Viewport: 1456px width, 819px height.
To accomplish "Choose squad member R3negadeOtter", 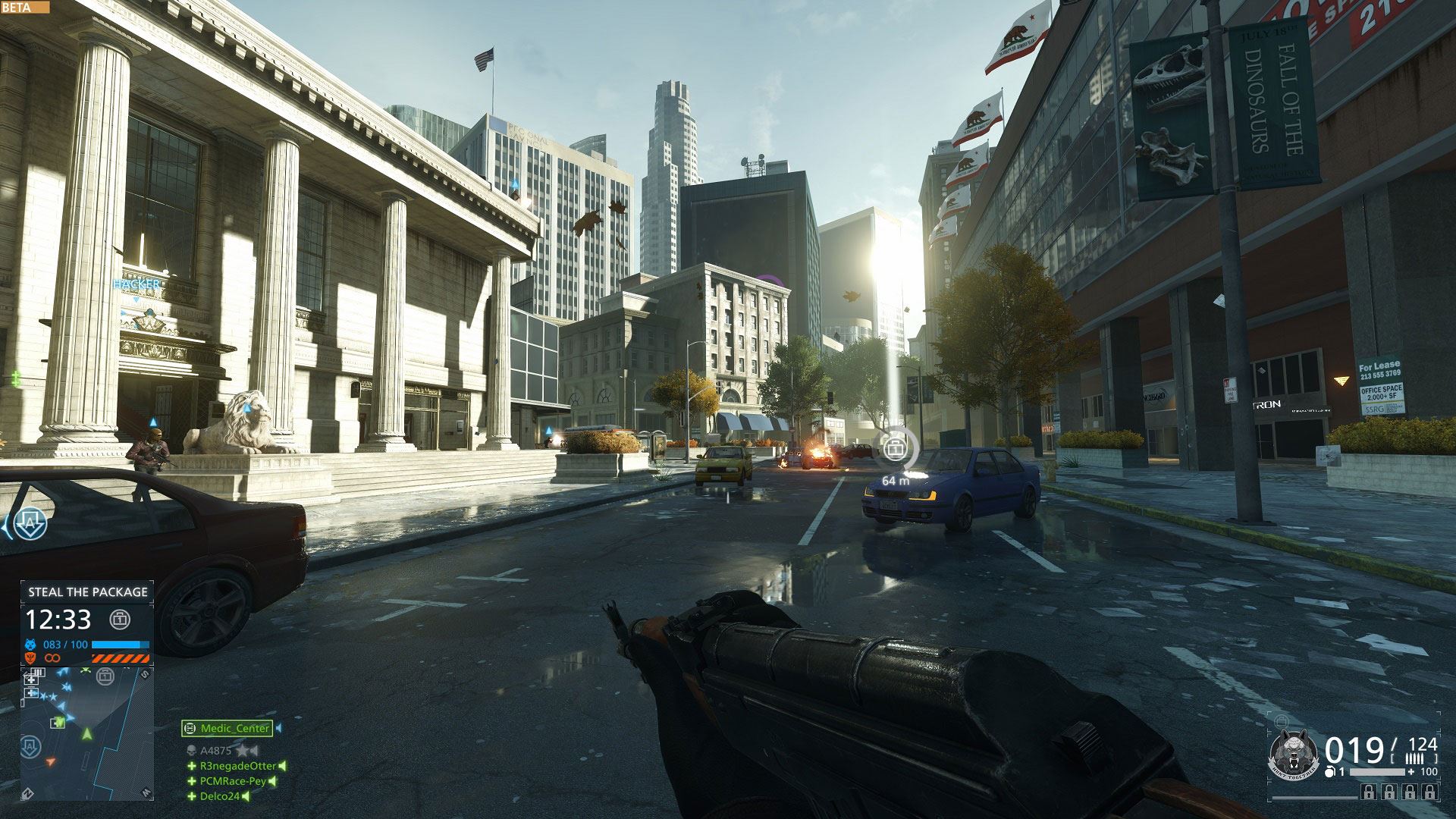I will [x=237, y=766].
